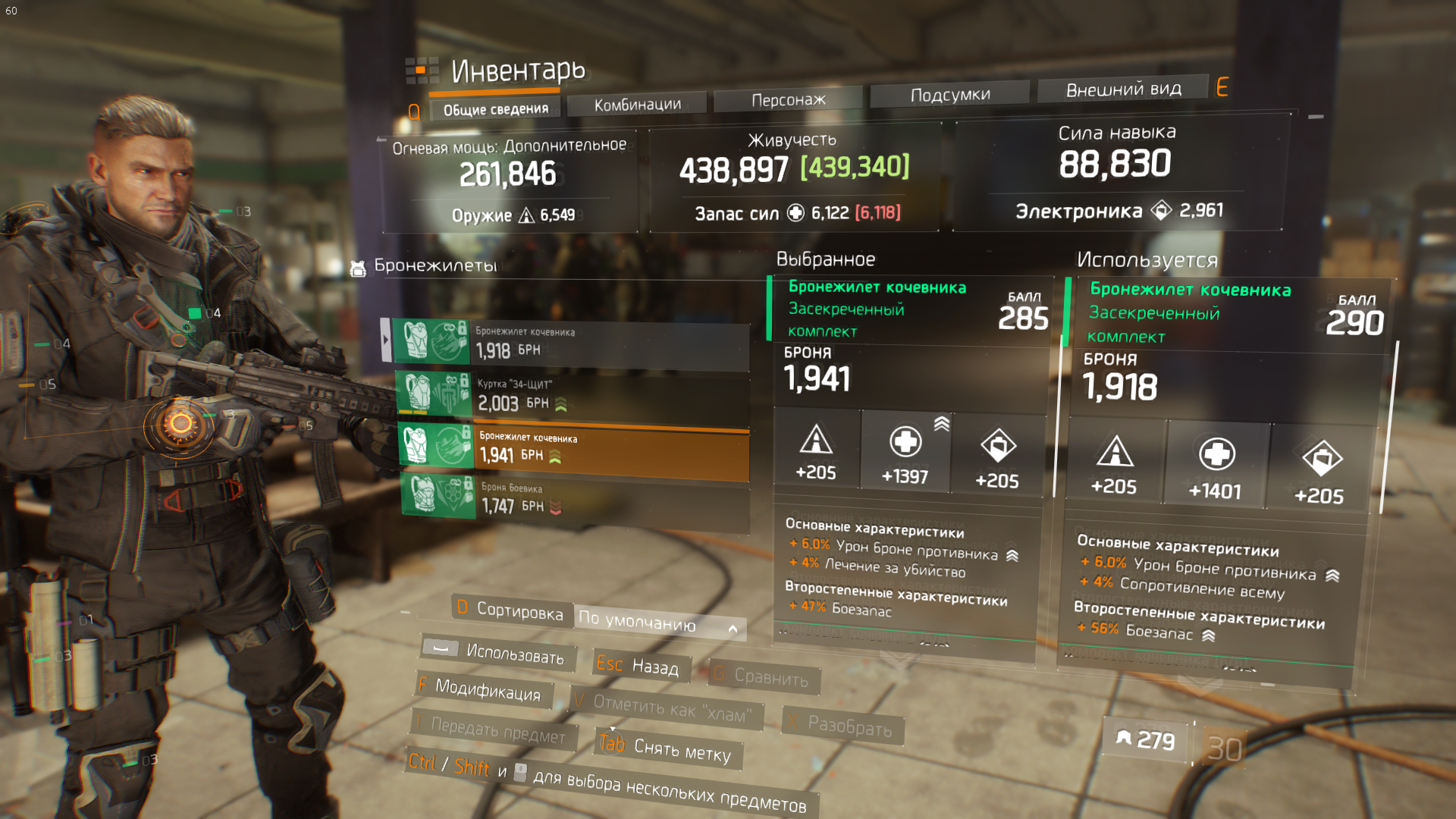The width and height of the screenshot is (1456, 819).
Task: Open the Комбинации tab
Action: click(637, 105)
